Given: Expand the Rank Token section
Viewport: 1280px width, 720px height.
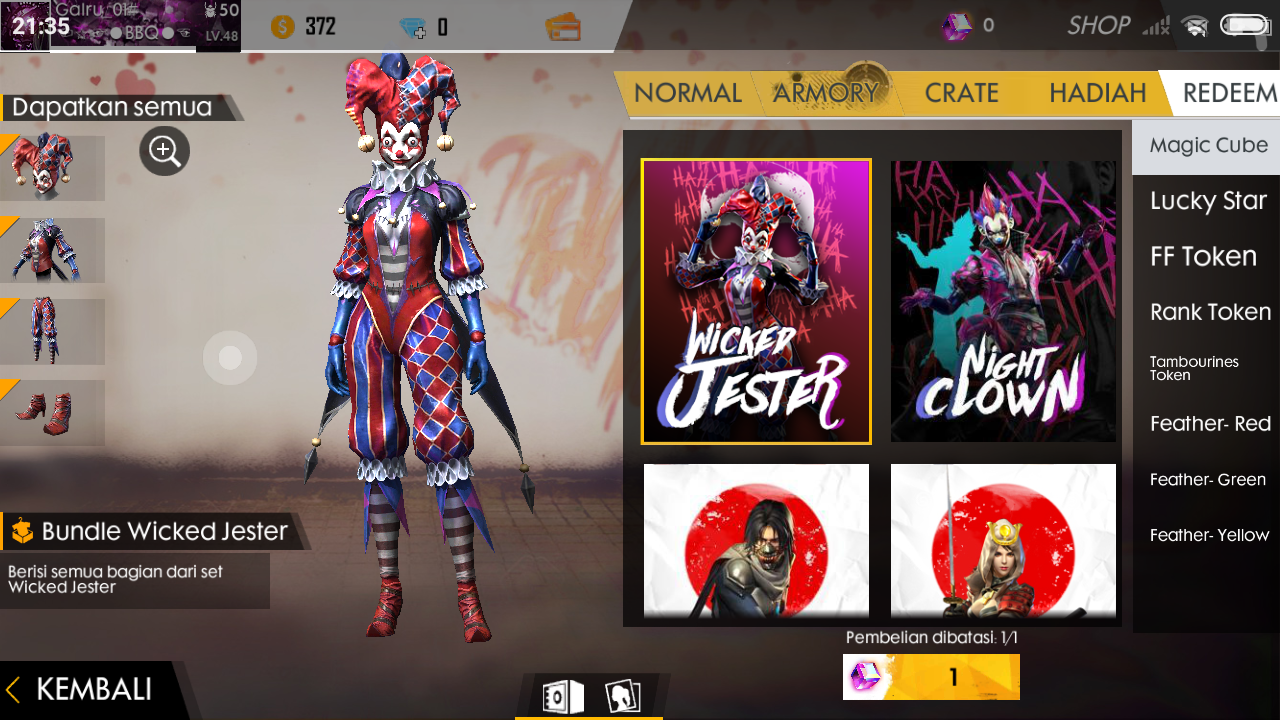Looking at the screenshot, I should [1209, 312].
